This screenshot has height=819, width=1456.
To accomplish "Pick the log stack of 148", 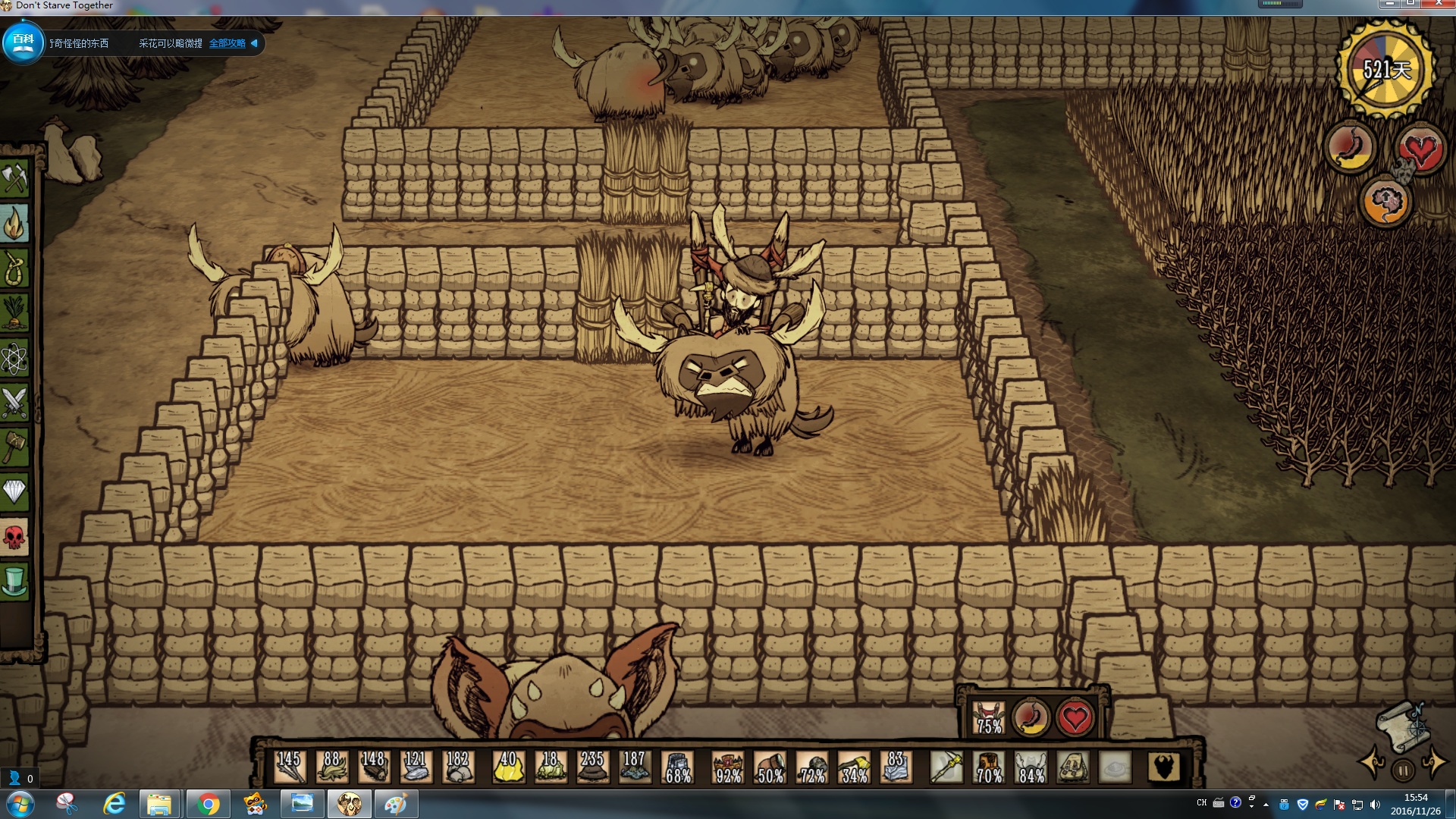I will click(373, 767).
